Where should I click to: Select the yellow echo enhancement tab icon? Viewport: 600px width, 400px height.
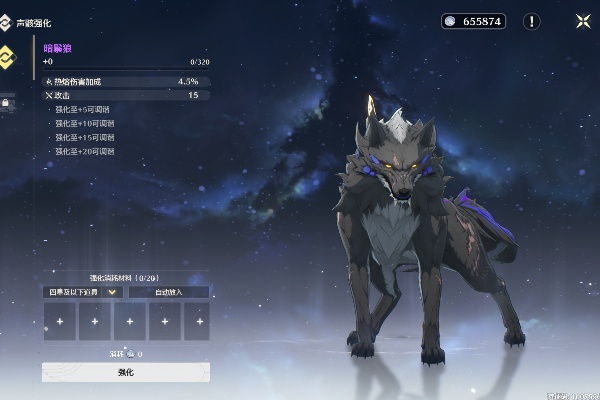tap(5, 56)
